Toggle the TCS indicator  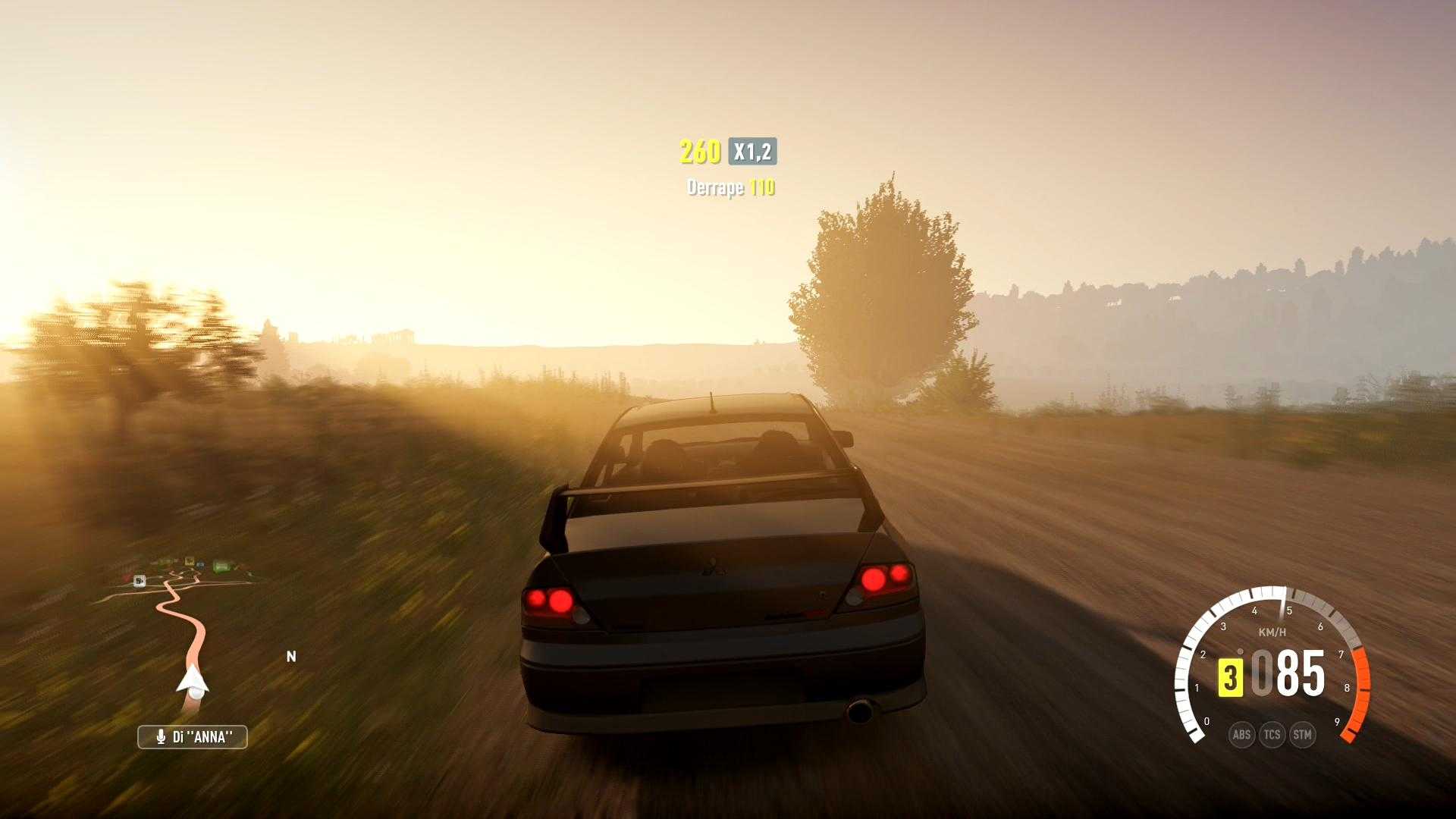[1272, 734]
